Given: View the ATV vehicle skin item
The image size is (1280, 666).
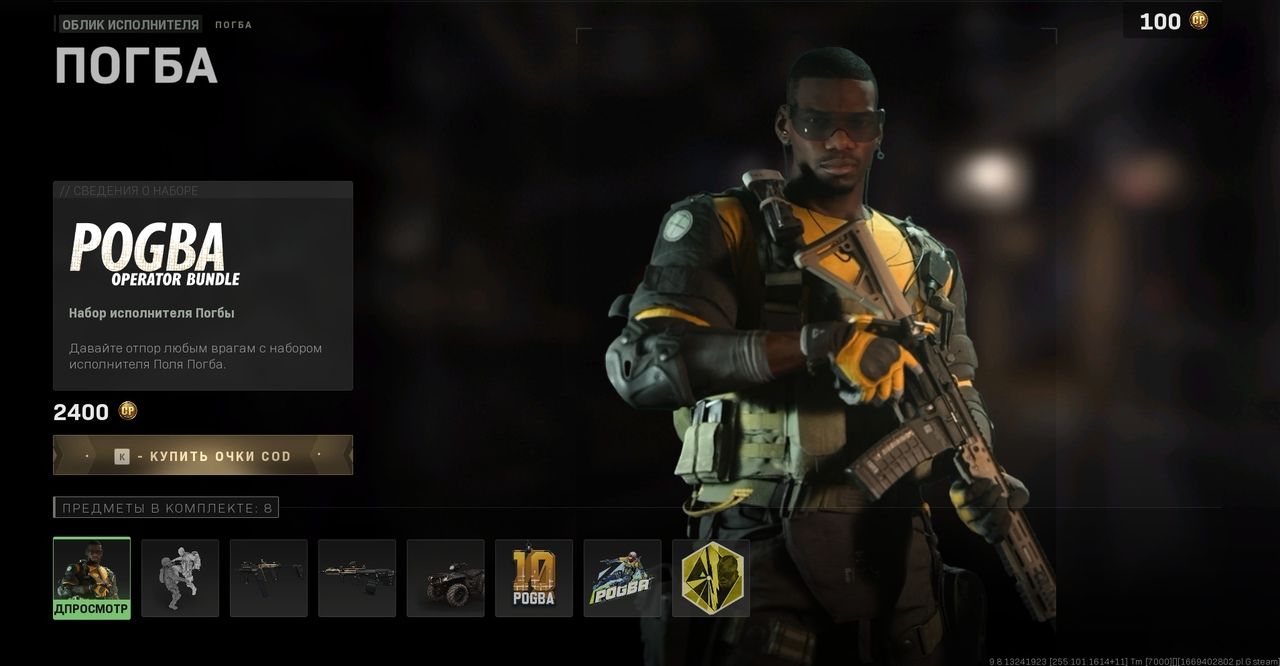Looking at the screenshot, I should pos(446,578).
